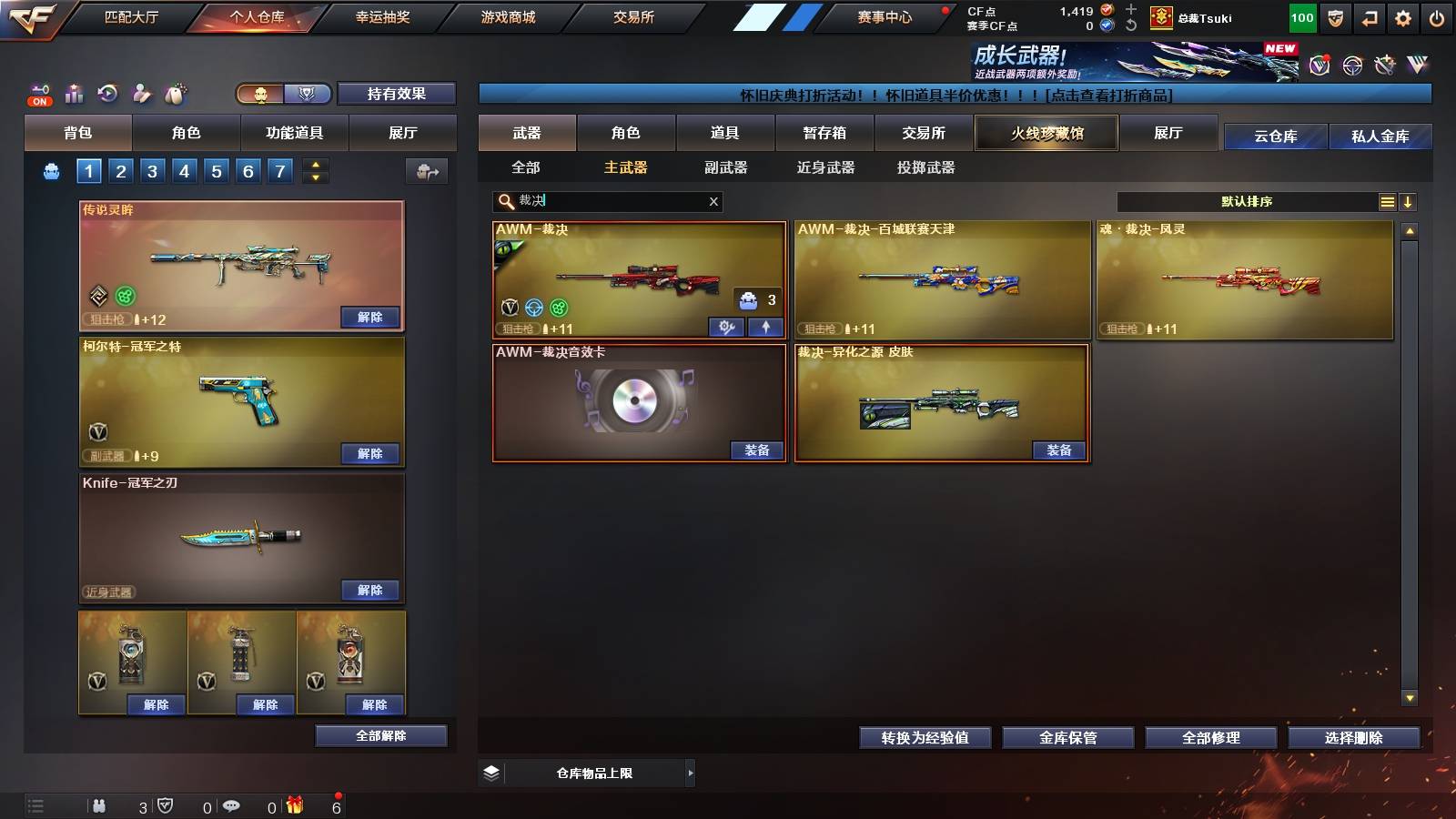The image size is (1456, 819).
Task: Click the up arrow above backpack page numbers
Action: point(316,165)
